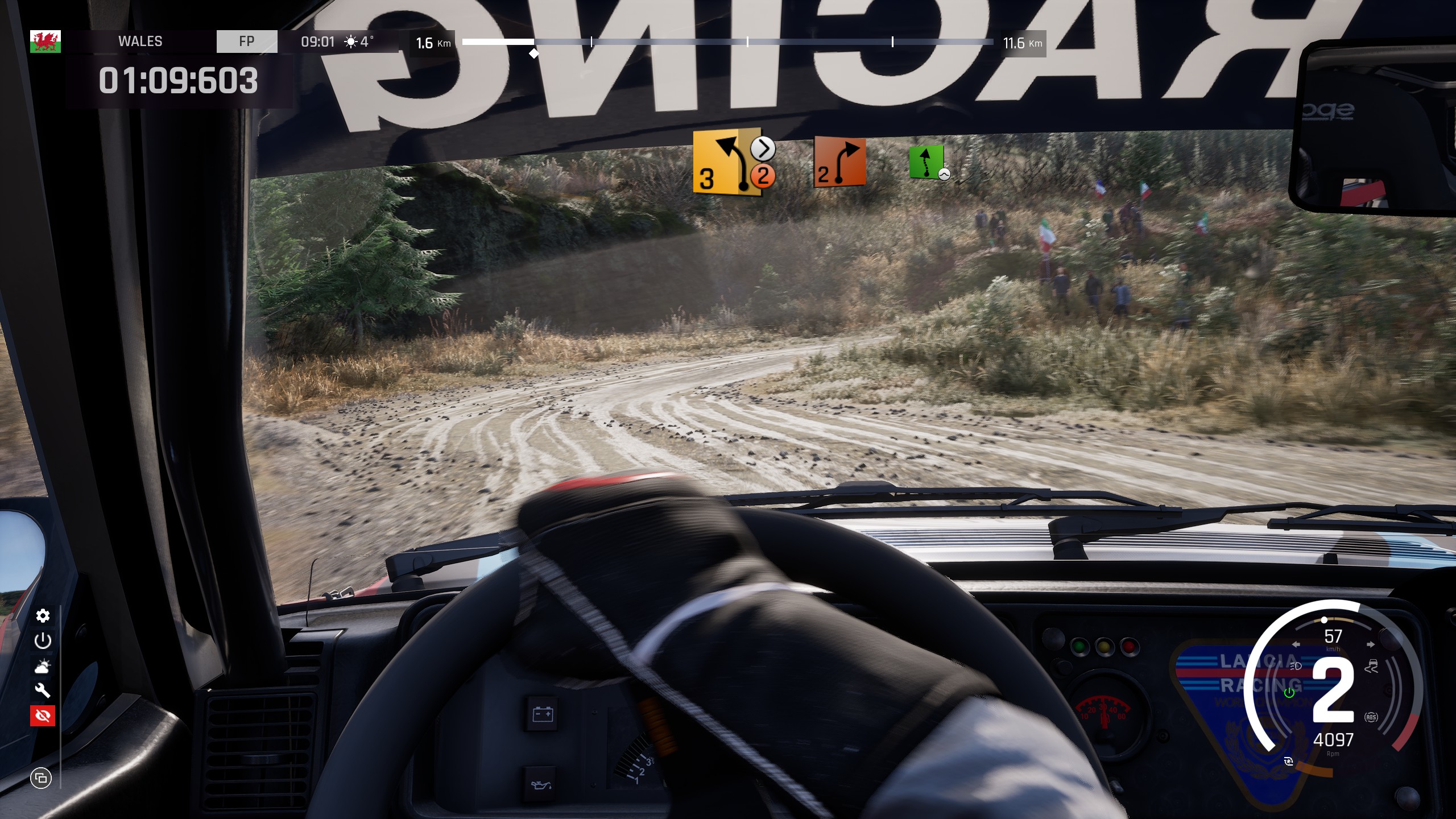Image resolution: width=1456 pixels, height=819 pixels.
Task: Toggle the red crossed-eye visibility button
Action: 43,715
